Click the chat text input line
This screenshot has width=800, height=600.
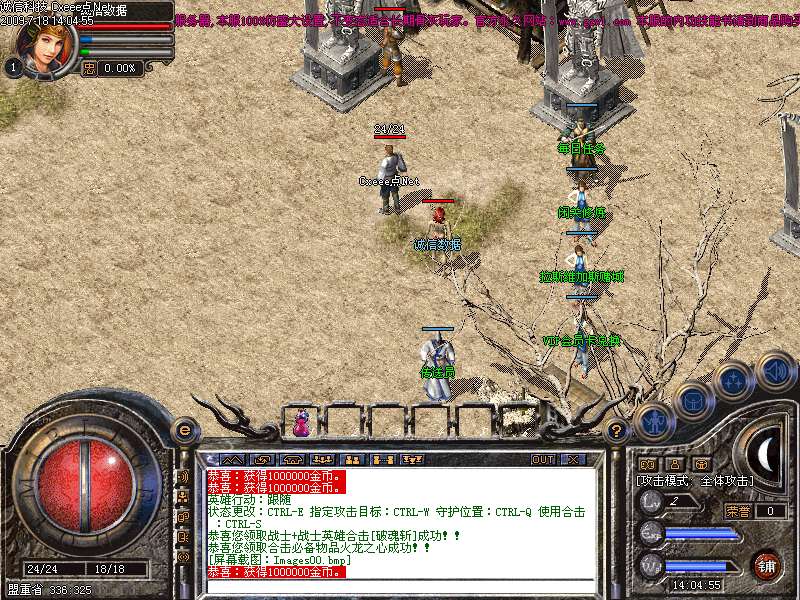click(x=400, y=587)
